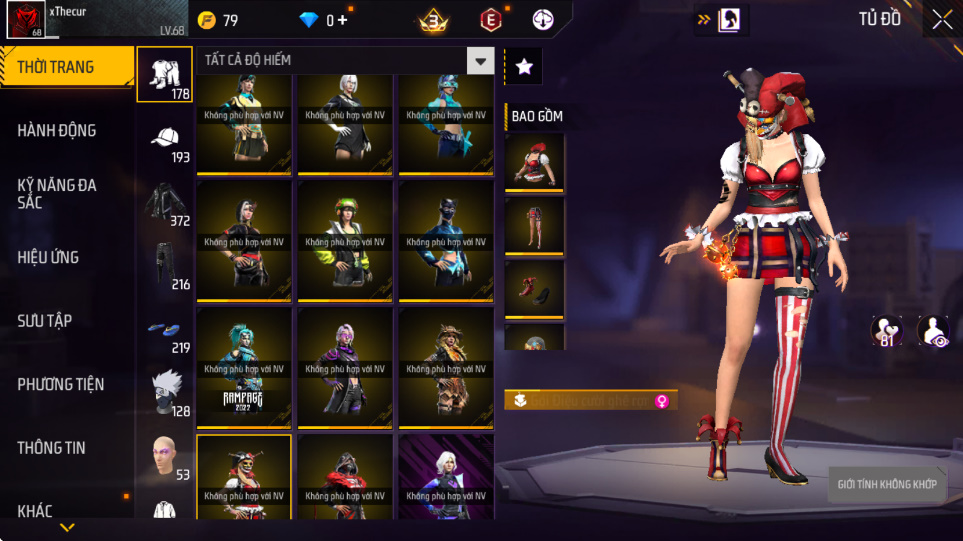Open the shoes category with 219 items
This screenshot has height=541, width=963.
pos(165,330)
